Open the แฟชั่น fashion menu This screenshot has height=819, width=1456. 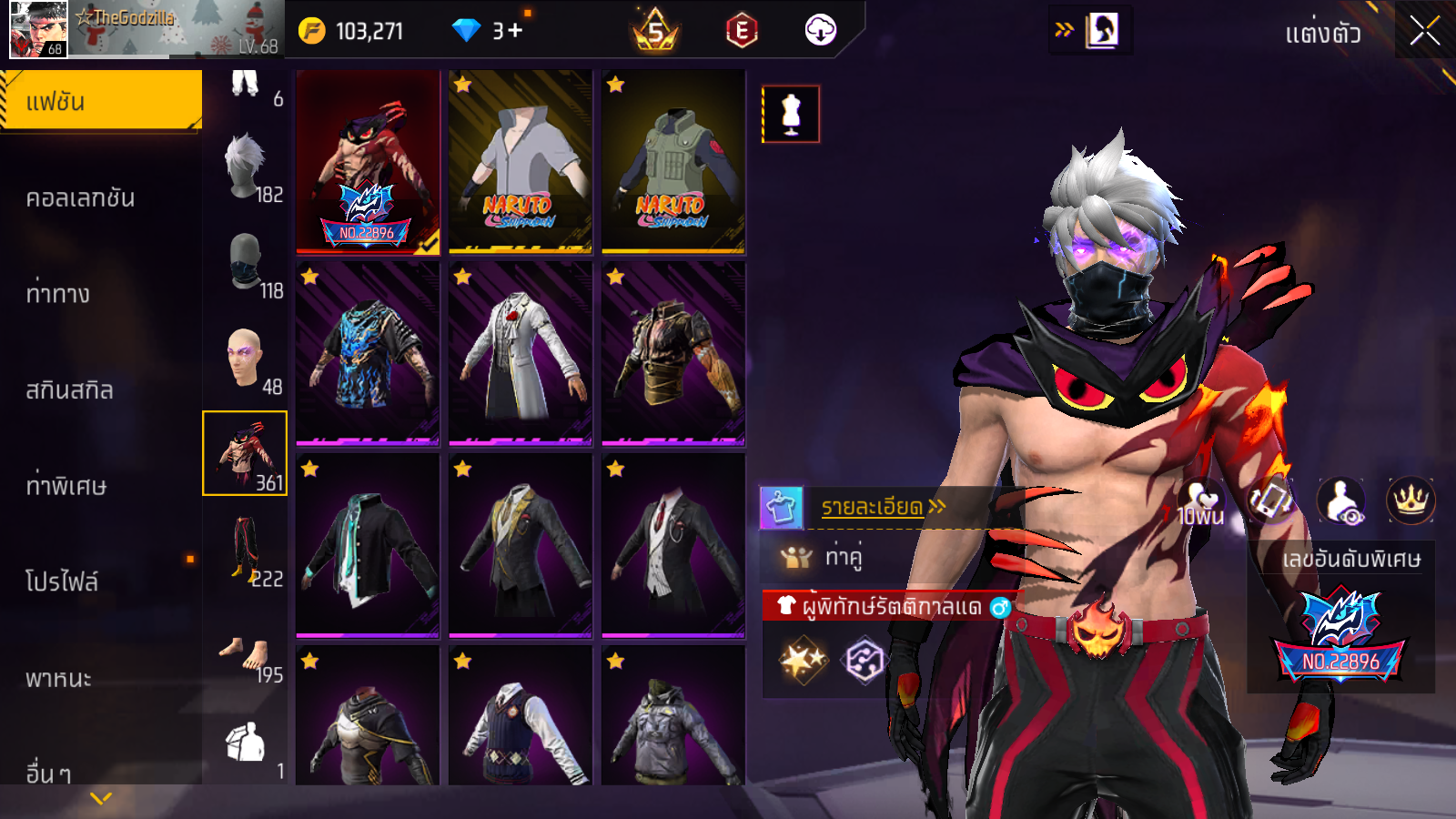(101, 101)
